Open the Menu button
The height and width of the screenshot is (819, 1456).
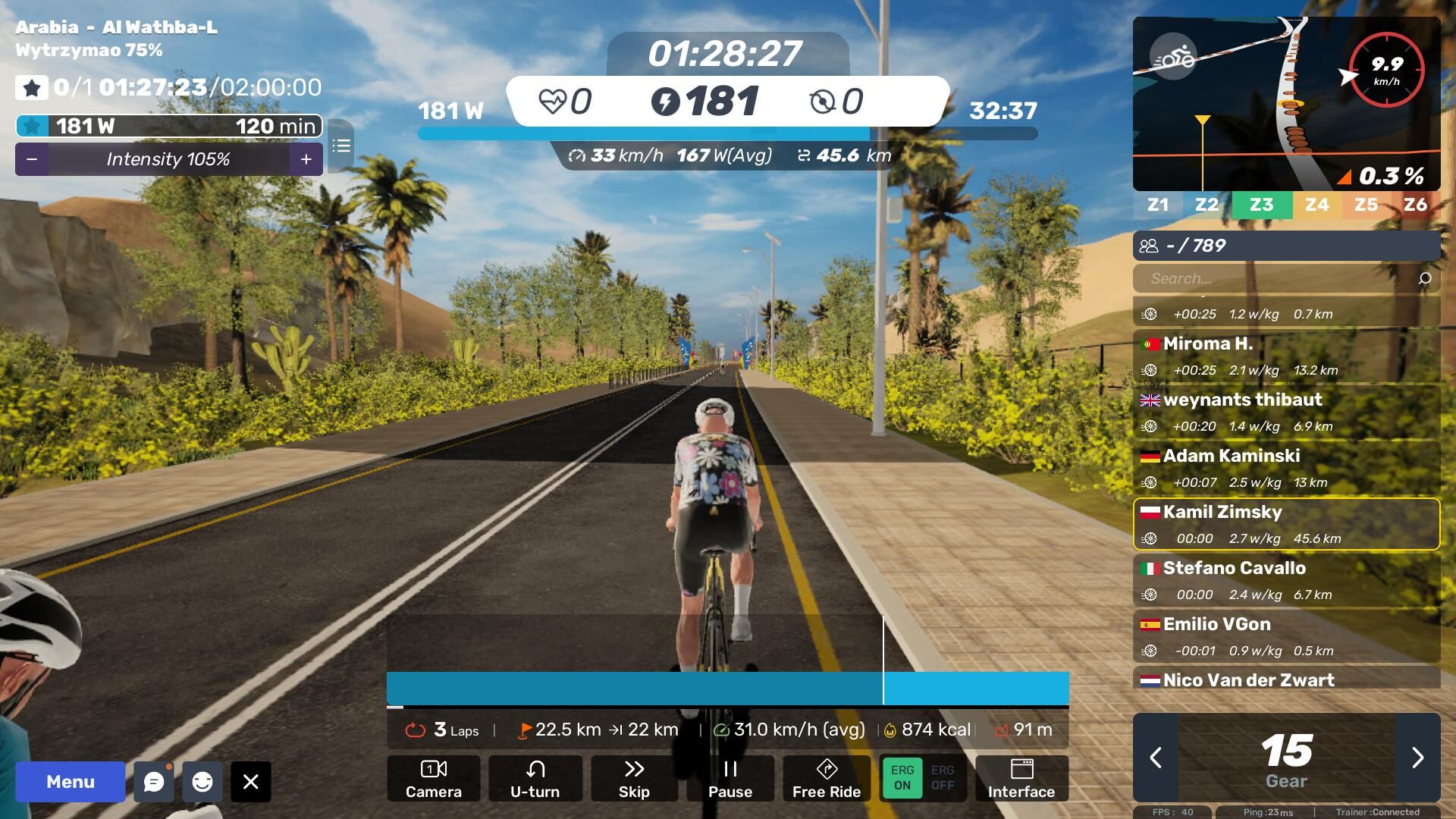click(71, 782)
